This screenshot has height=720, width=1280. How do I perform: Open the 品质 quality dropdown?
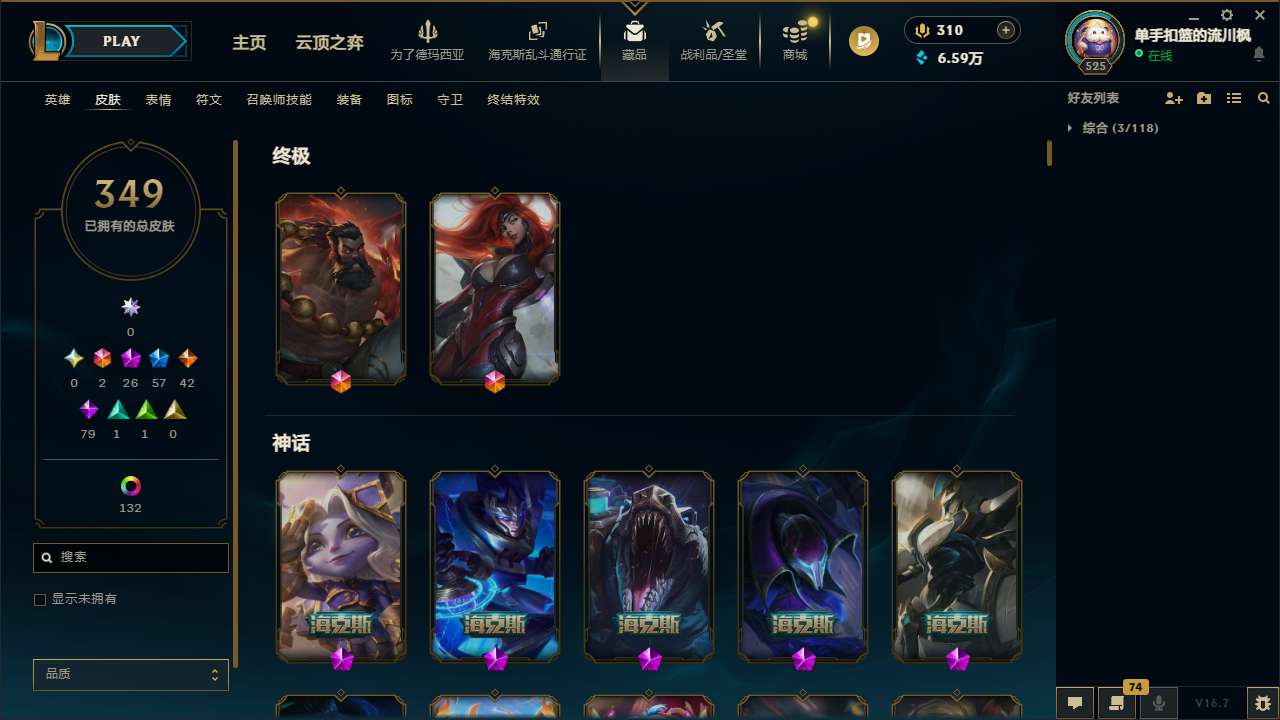pyautogui.click(x=130, y=674)
